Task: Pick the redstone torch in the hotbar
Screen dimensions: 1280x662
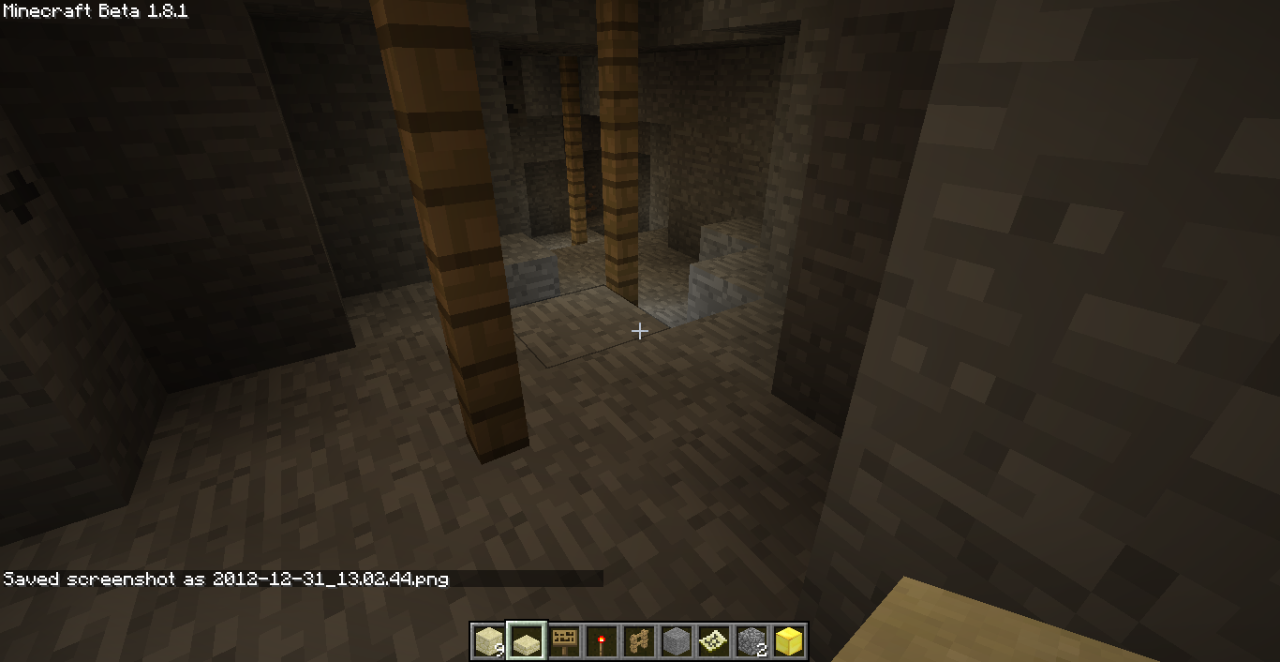Action: point(602,641)
